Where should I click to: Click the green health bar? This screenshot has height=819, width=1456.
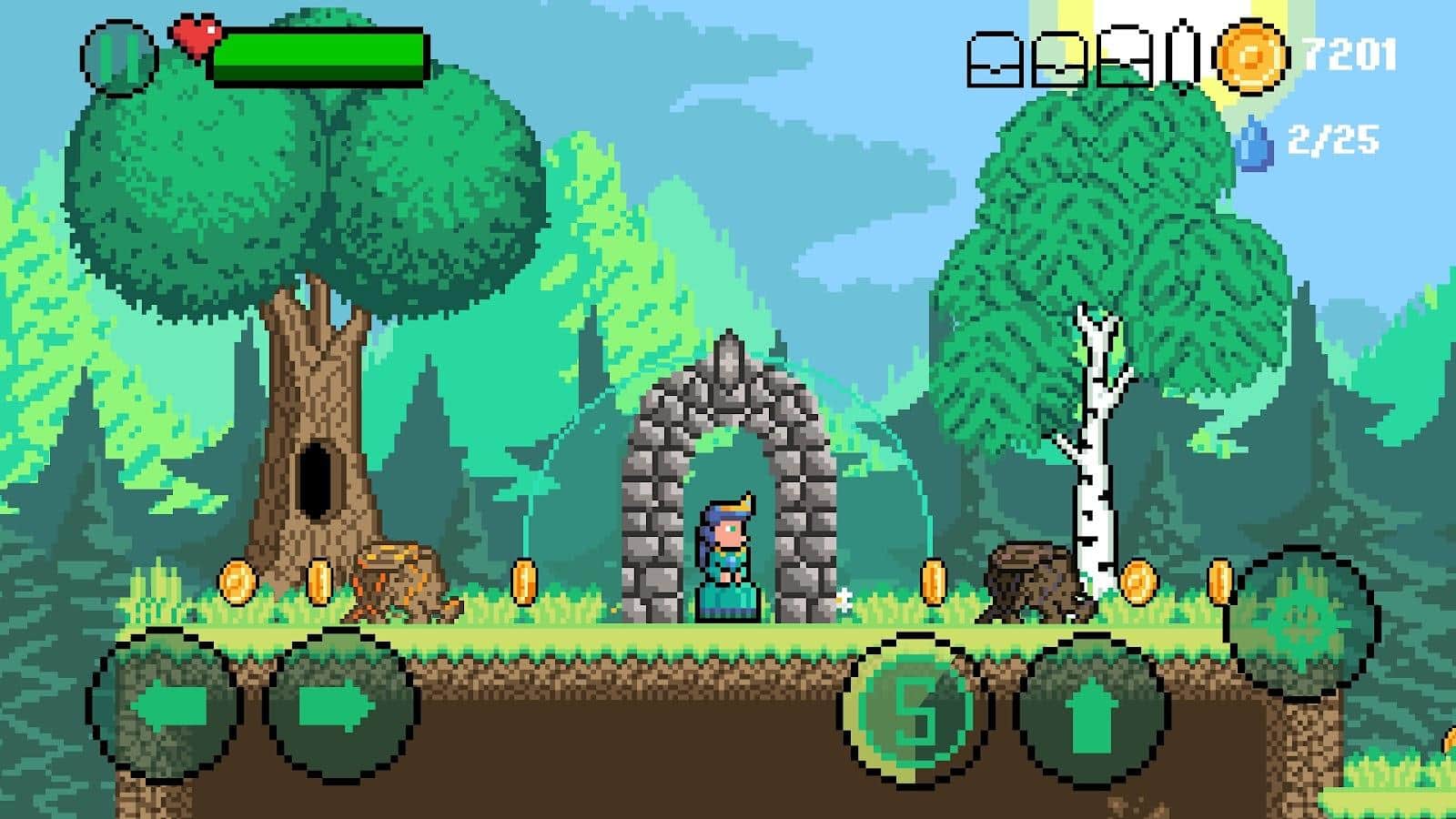318,52
